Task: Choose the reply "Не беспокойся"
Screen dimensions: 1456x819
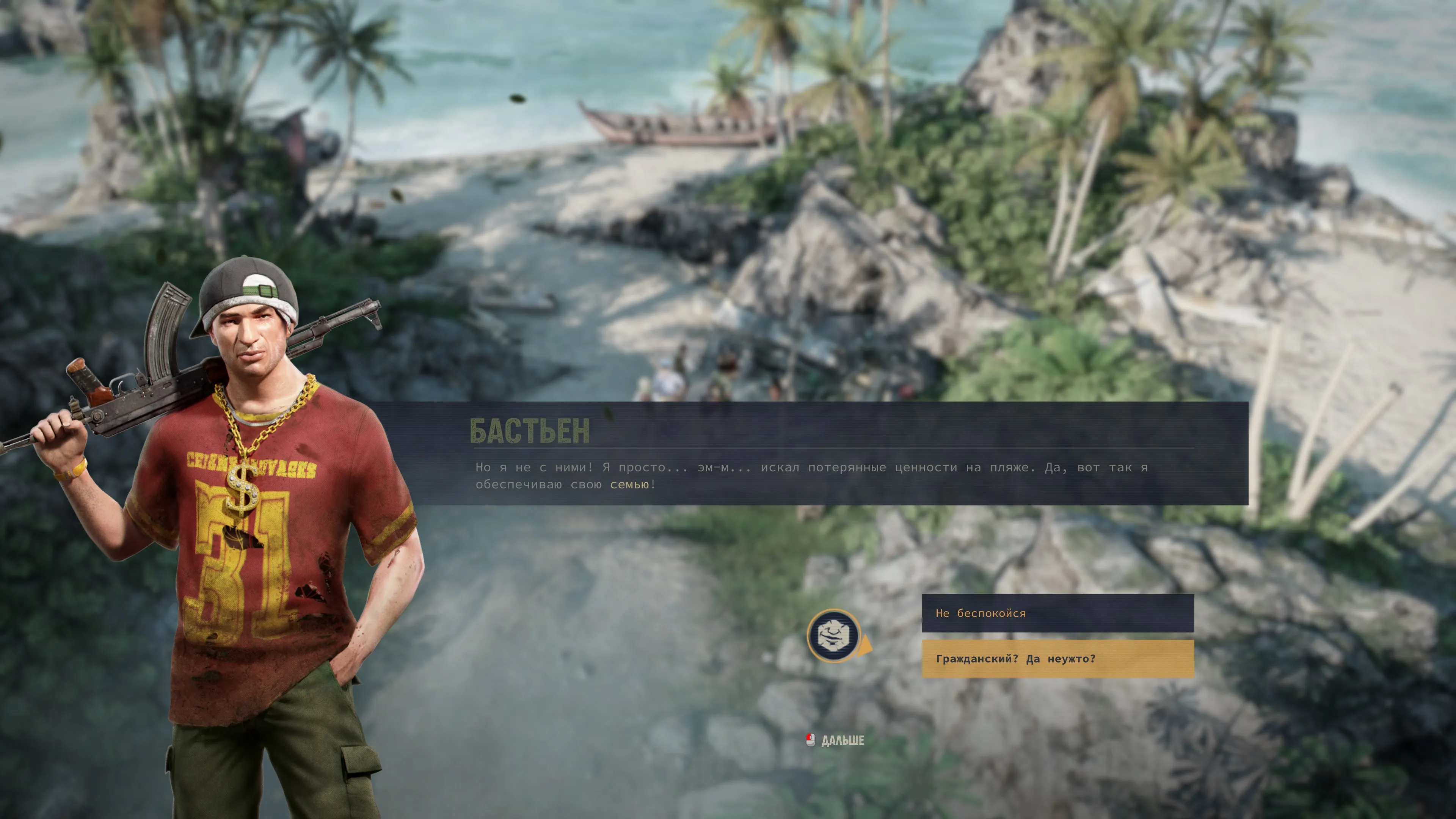Action: tap(1057, 613)
